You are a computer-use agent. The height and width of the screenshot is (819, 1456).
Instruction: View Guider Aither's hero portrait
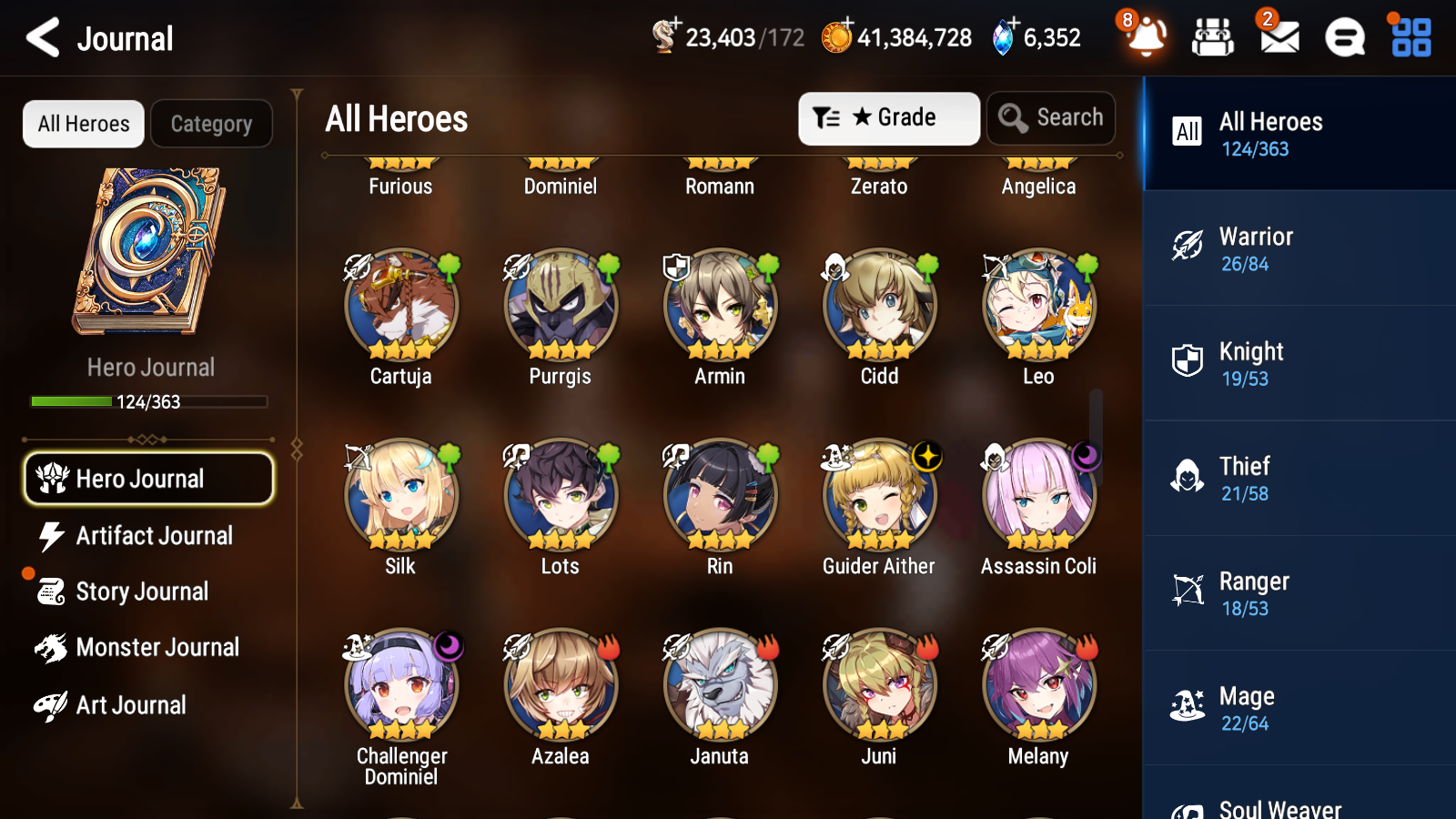click(x=878, y=494)
